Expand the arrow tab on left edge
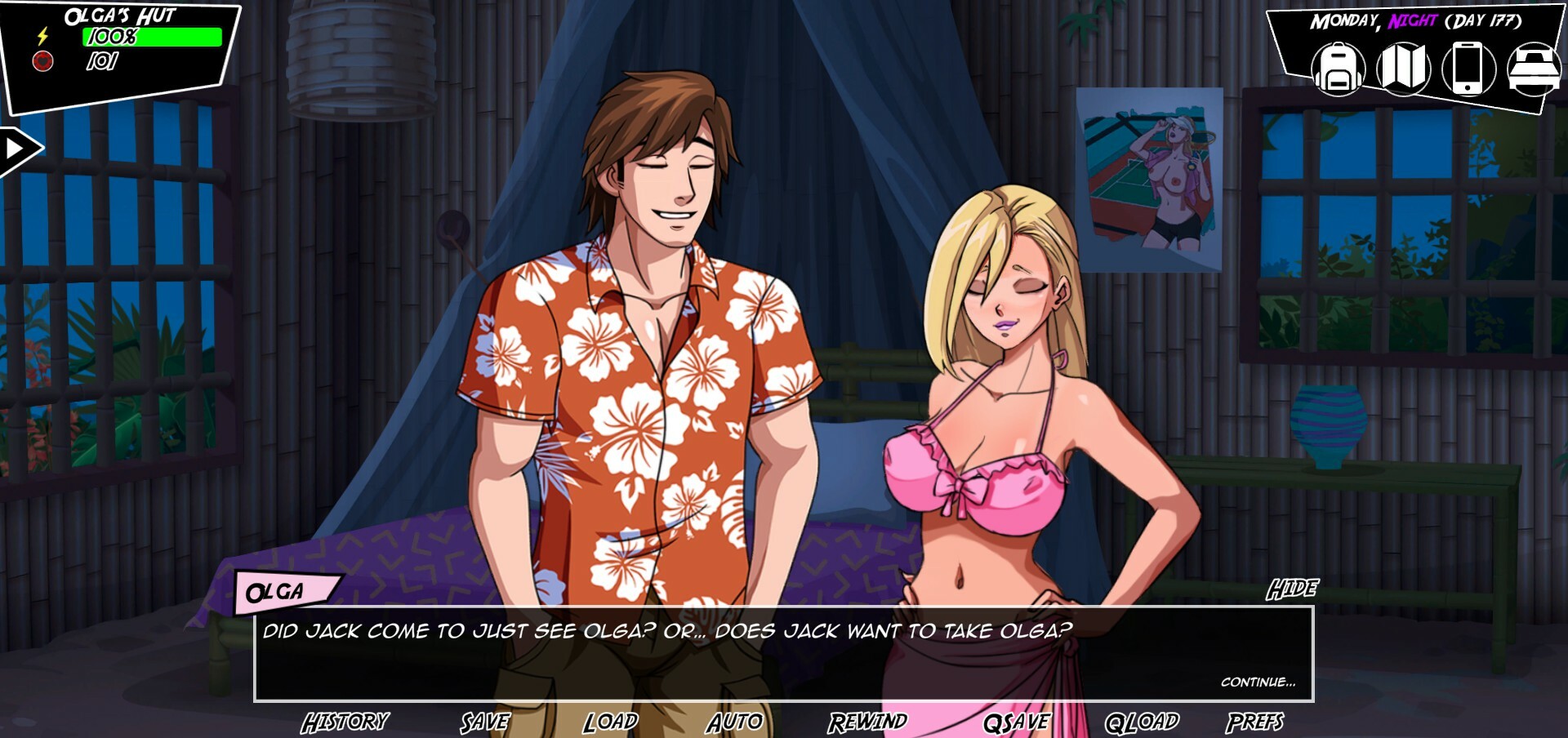The image size is (1568, 738). click(18, 149)
